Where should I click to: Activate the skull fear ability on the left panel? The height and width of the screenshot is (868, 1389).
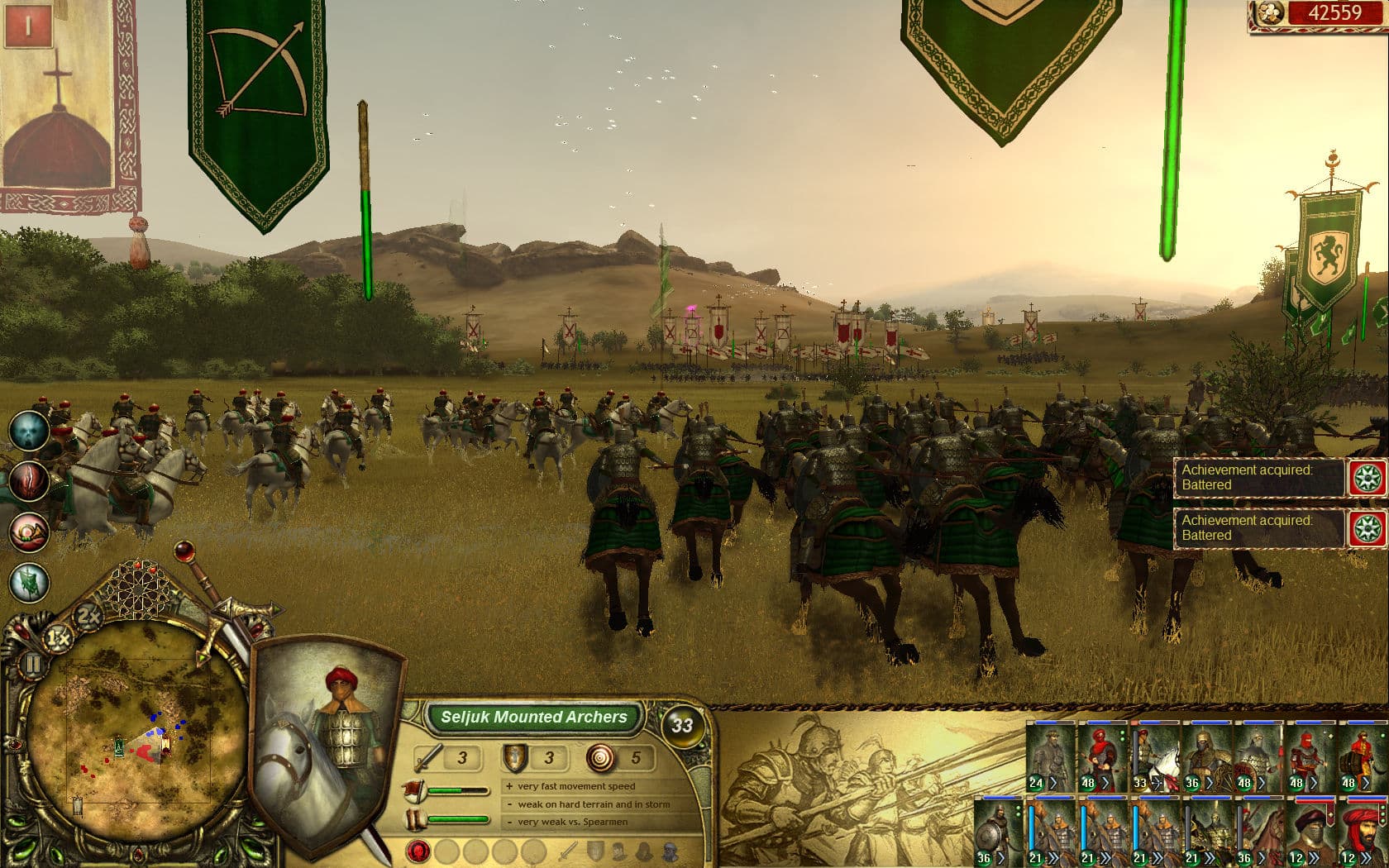pyautogui.click(x=27, y=431)
